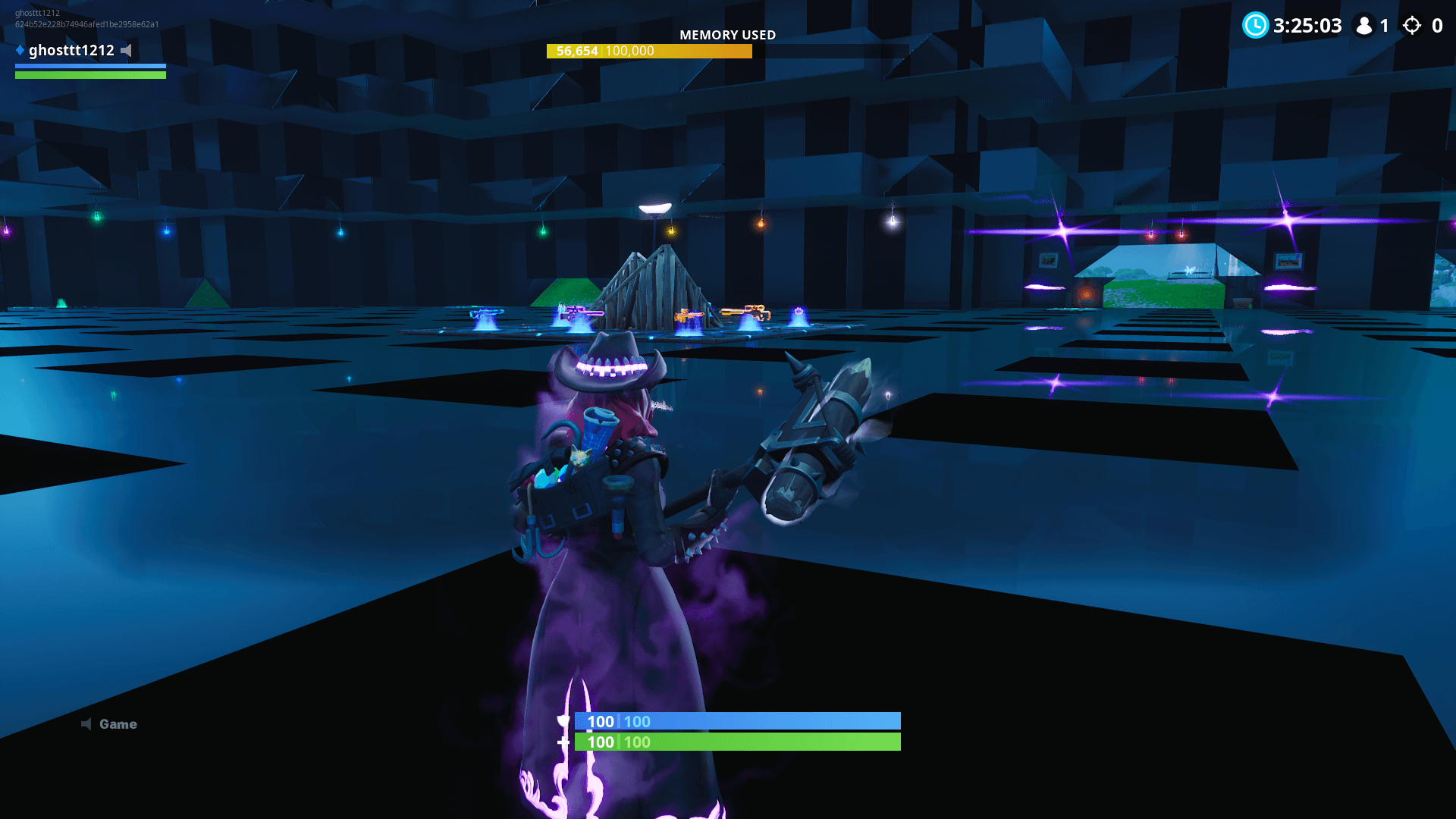Screen dimensions: 1456x819
Task: Click the clock timer icon
Action: tap(1256, 26)
